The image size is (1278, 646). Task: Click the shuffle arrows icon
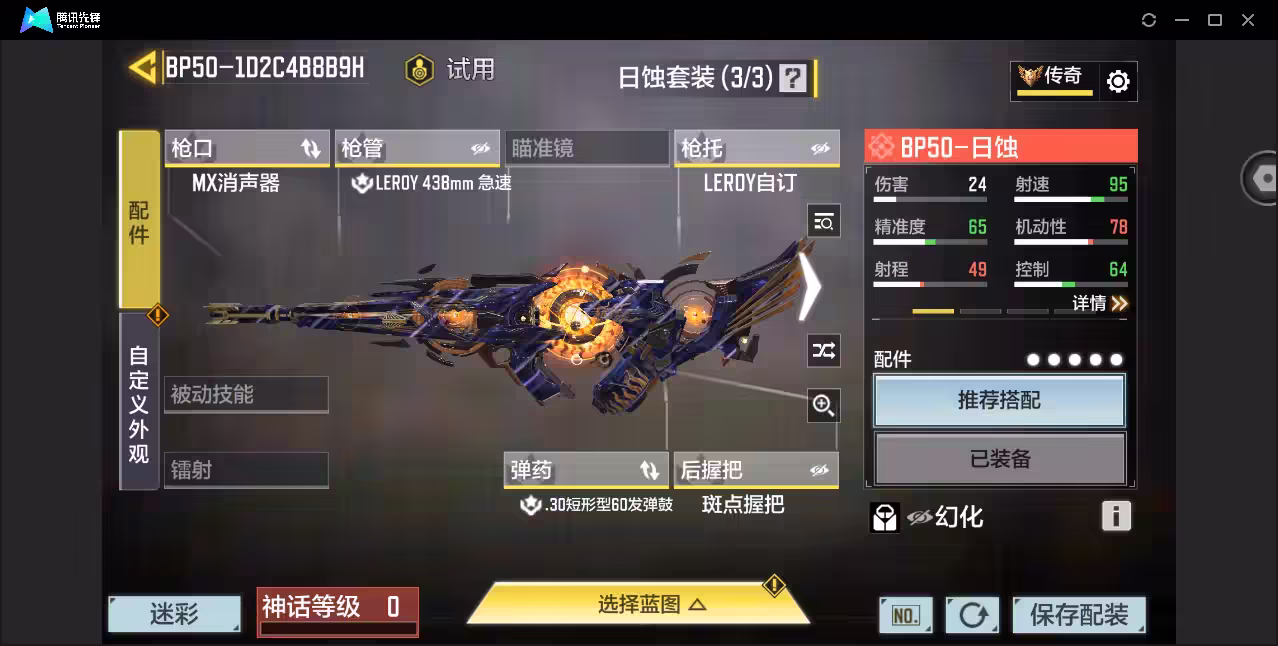[823, 350]
